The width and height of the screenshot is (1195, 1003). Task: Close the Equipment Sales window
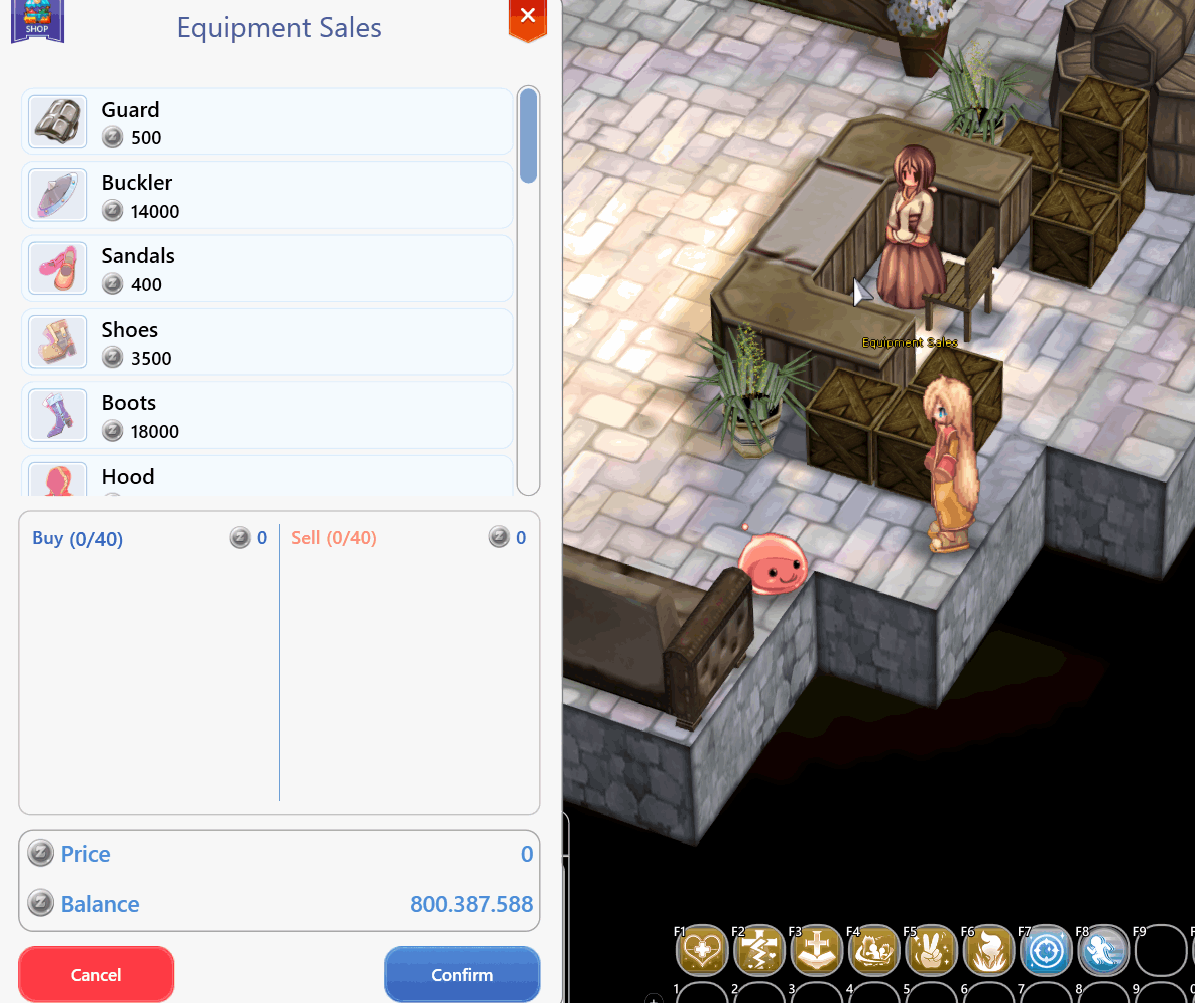[x=528, y=17]
